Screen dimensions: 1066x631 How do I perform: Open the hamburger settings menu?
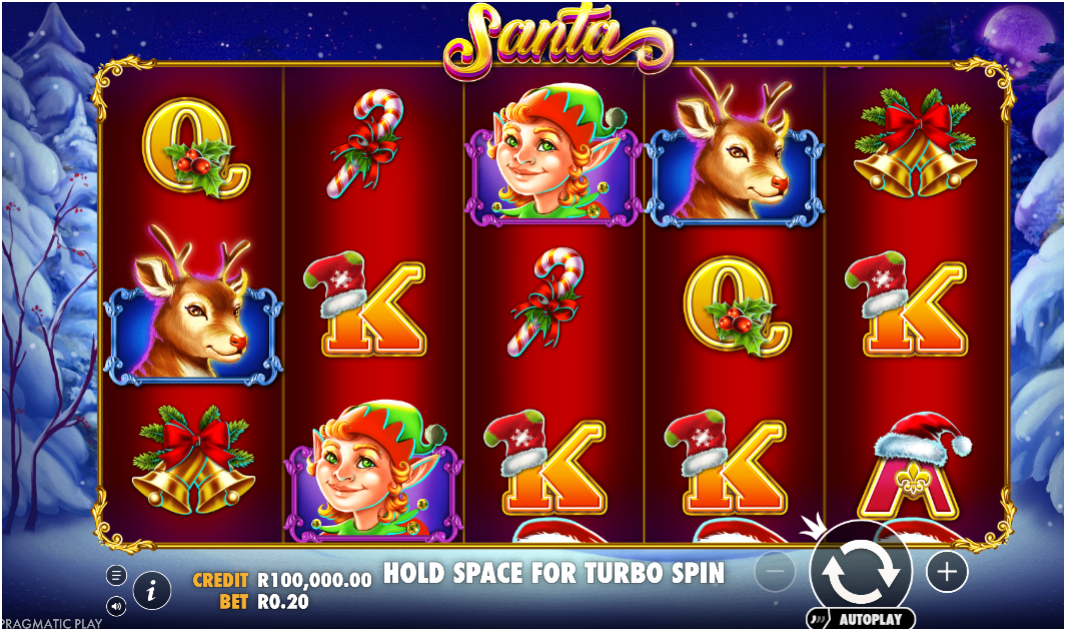click(x=116, y=575)
